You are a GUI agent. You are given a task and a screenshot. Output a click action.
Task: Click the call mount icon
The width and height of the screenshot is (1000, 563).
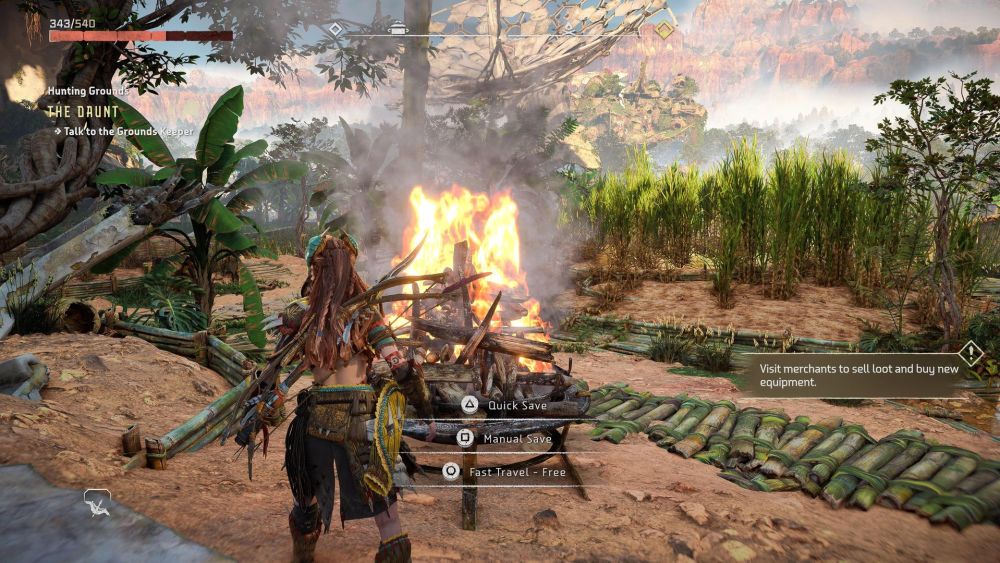97,500
